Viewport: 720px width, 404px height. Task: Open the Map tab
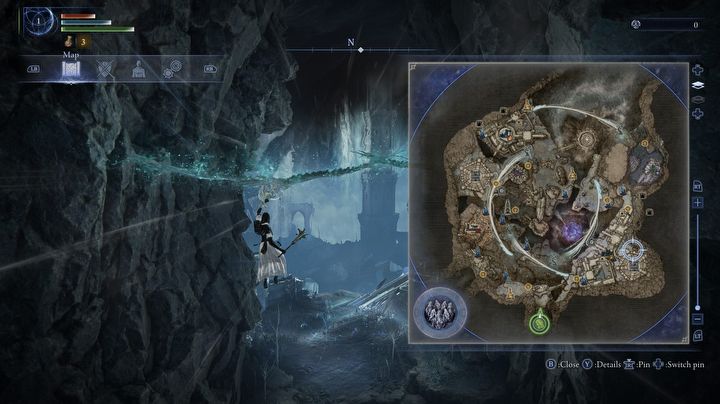click(x=71, y=70)
